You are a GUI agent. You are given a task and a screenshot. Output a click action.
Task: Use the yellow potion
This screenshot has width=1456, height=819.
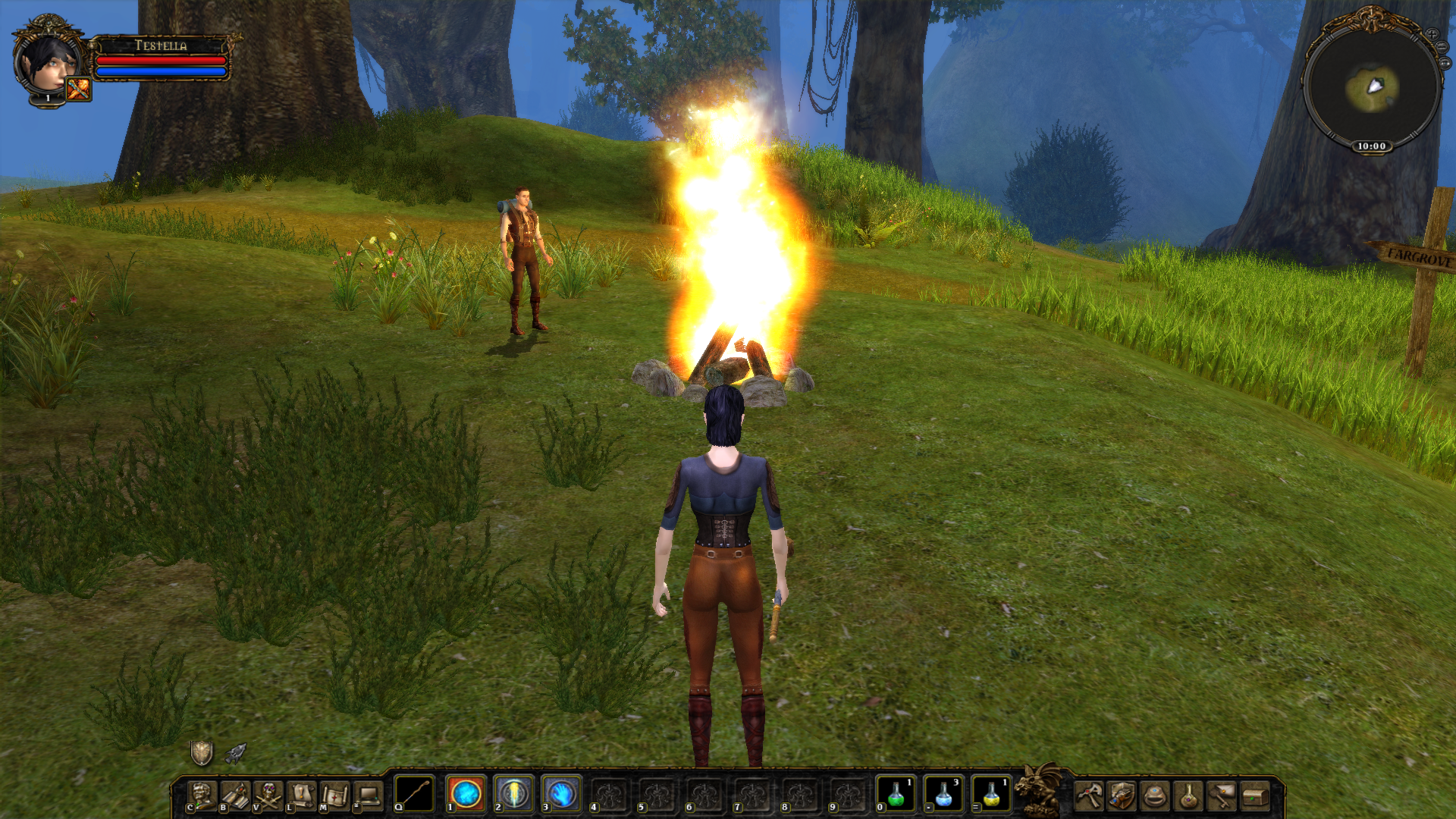pos(991,794)
